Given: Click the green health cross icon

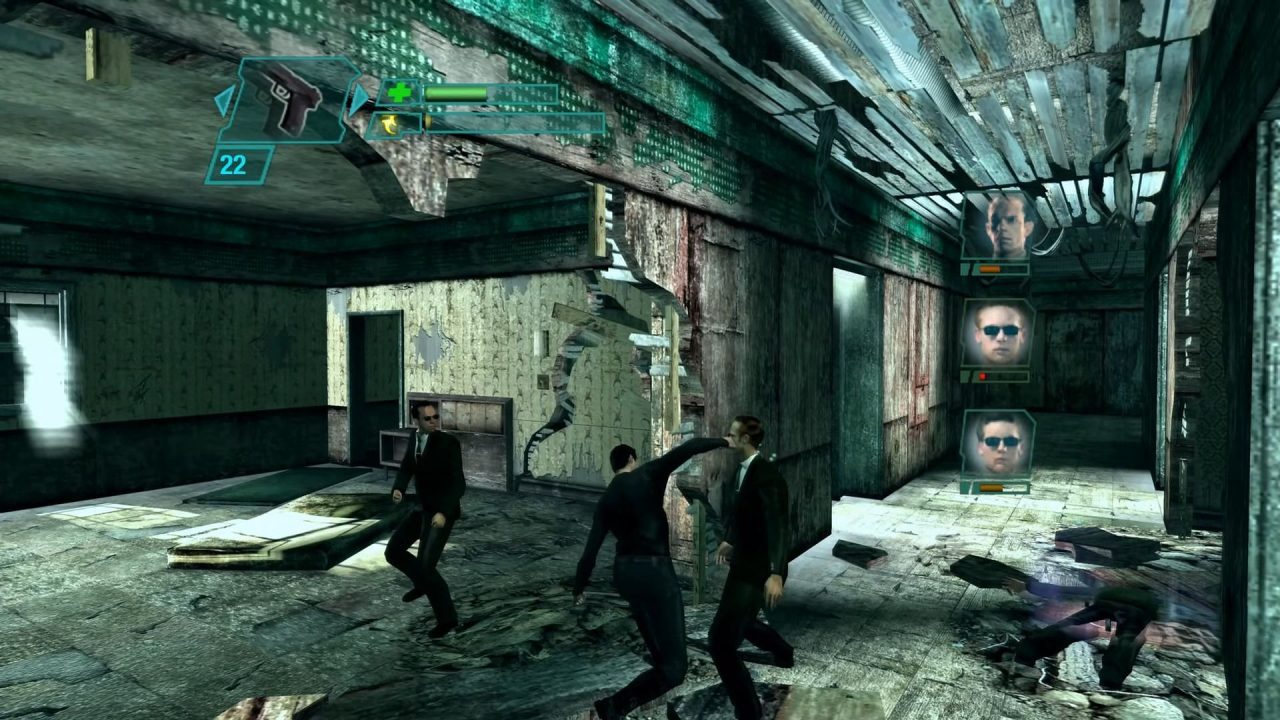Looking at the screenshot, I should 397,93.
